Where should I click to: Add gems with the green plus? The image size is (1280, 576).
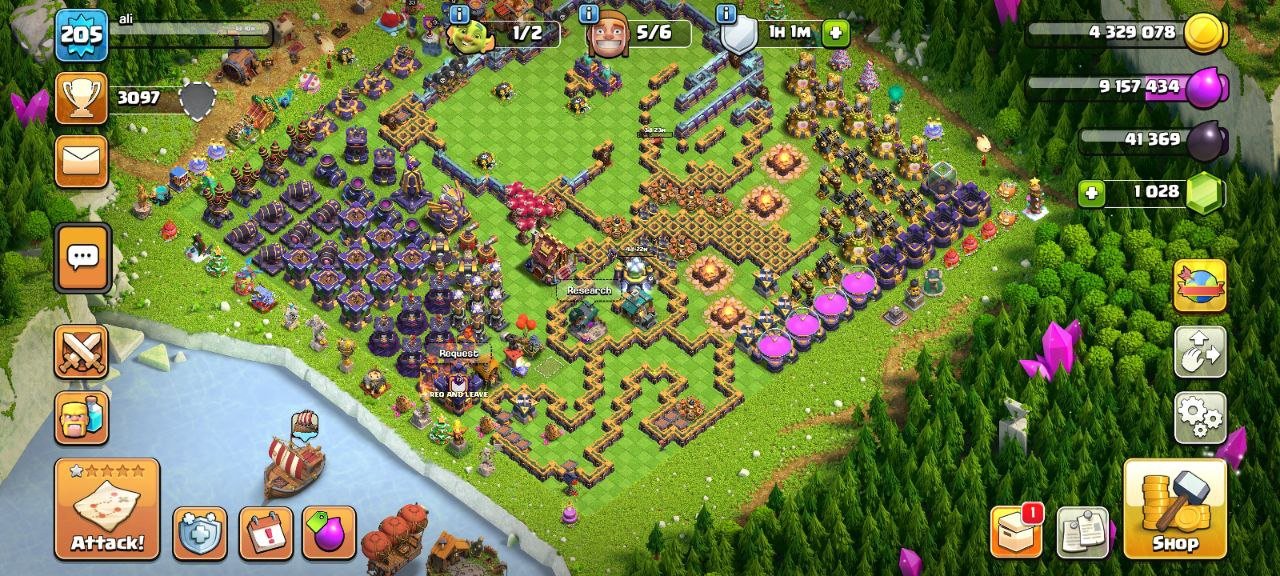pyautogui.click(x=1091, y=192)
